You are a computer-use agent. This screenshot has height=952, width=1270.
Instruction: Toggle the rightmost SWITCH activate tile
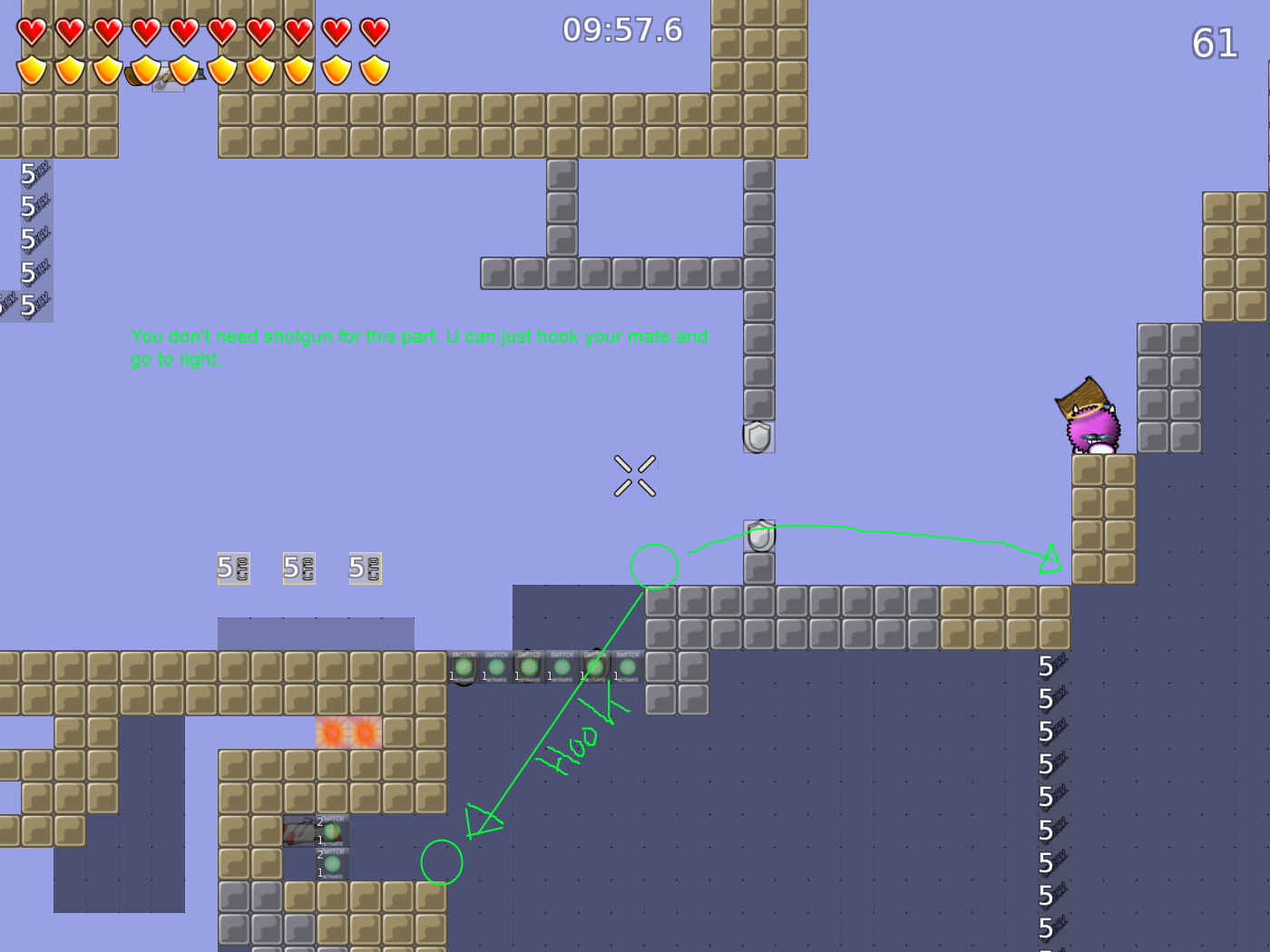pyautogui.click(x=626, y=666)
